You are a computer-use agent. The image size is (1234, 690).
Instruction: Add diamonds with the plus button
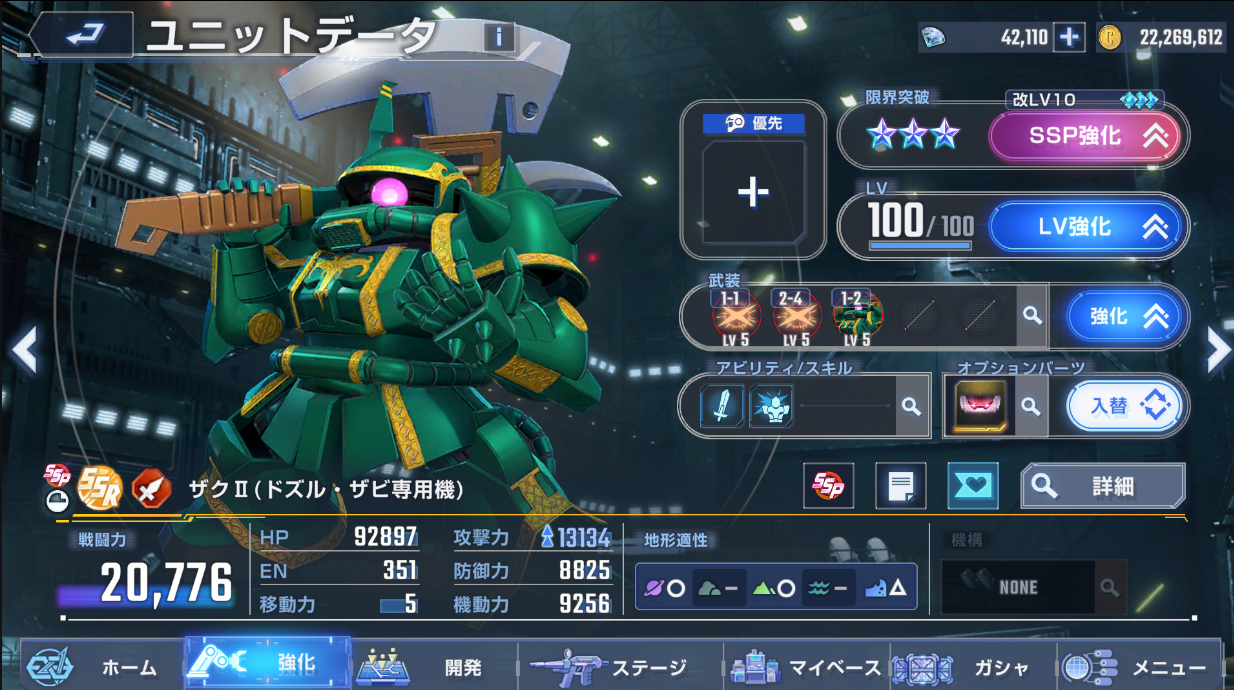[1069, 38]
